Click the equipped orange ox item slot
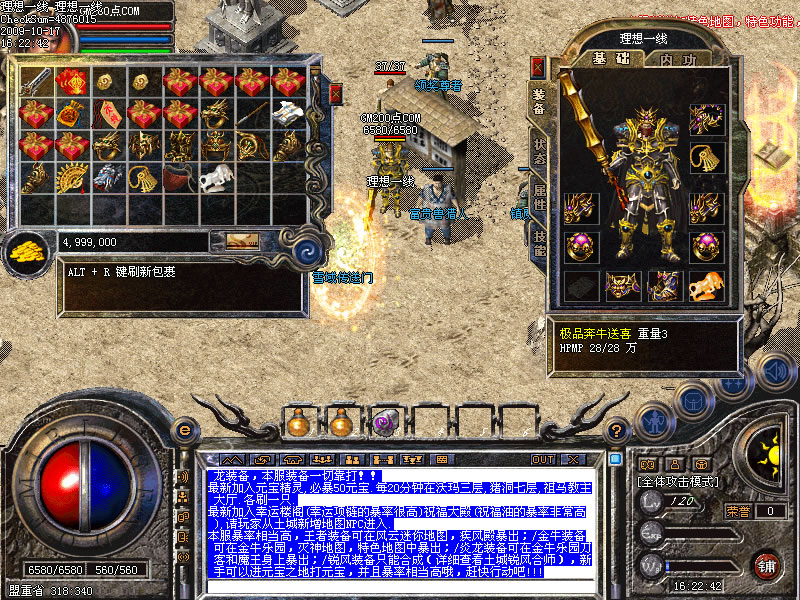The width and height of the screenshot is (800, 600). pos(707,285)
